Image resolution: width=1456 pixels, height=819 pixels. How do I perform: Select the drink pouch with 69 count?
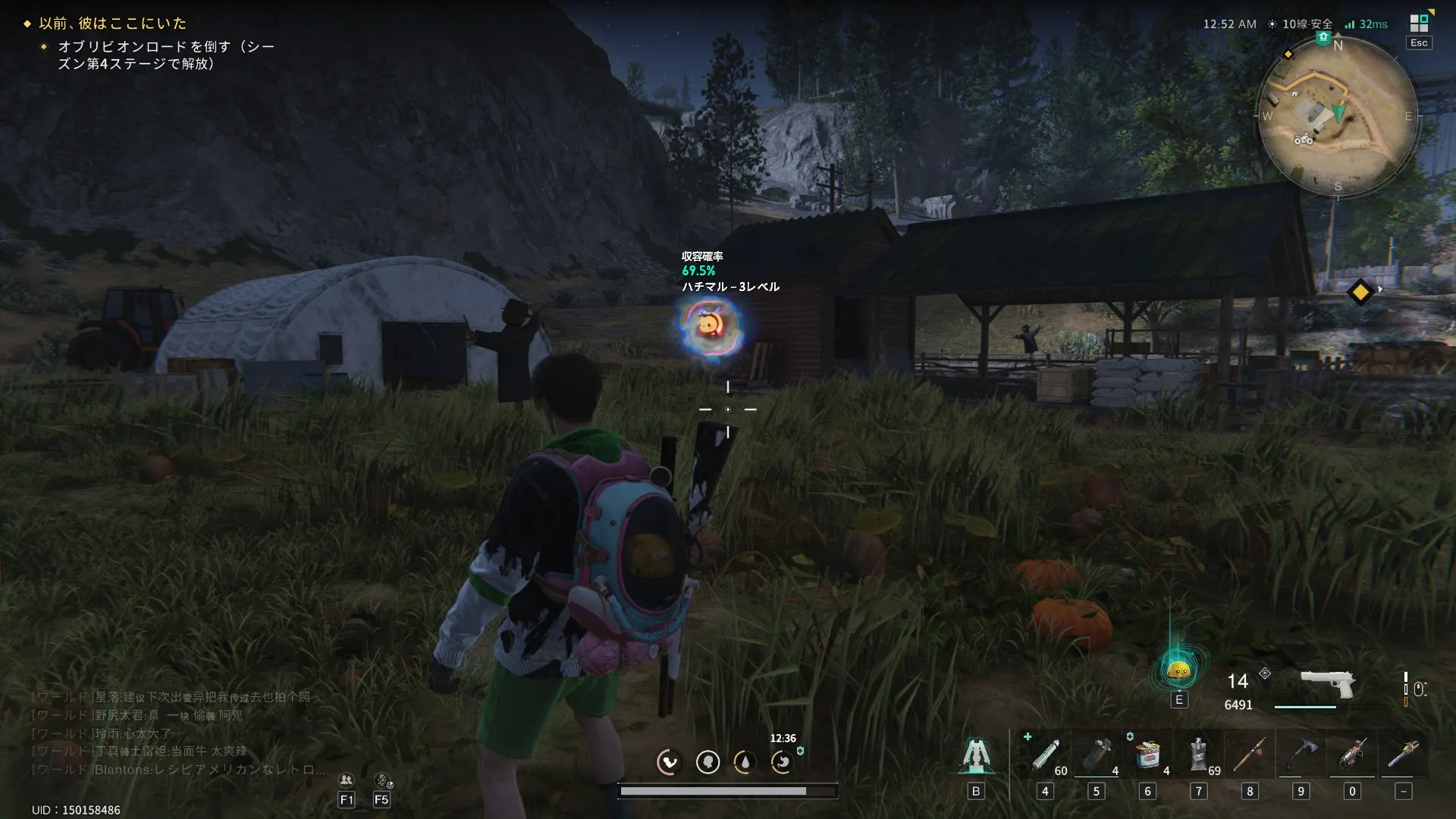tap(1199, 755)
